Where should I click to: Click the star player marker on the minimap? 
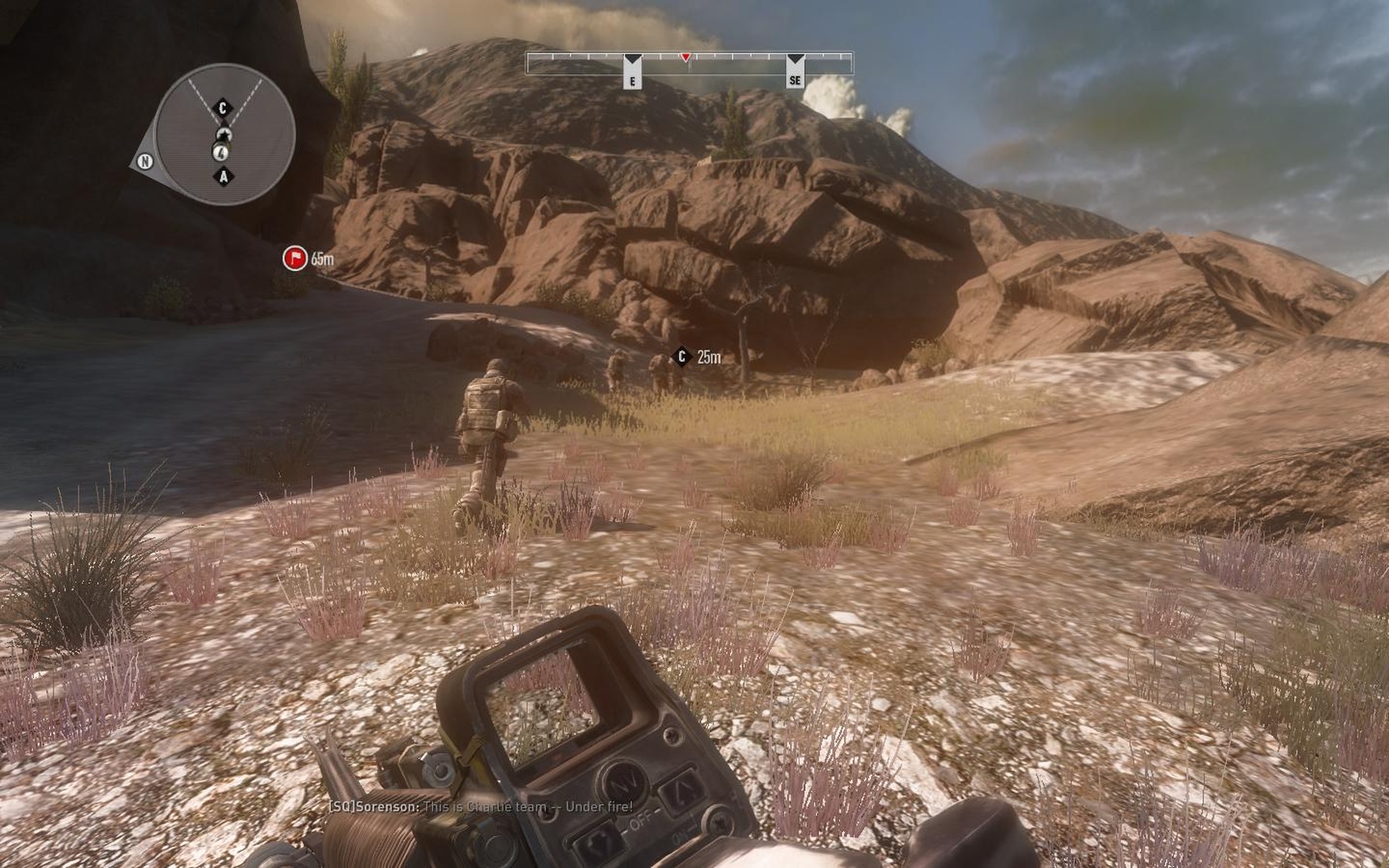[225, 134]
